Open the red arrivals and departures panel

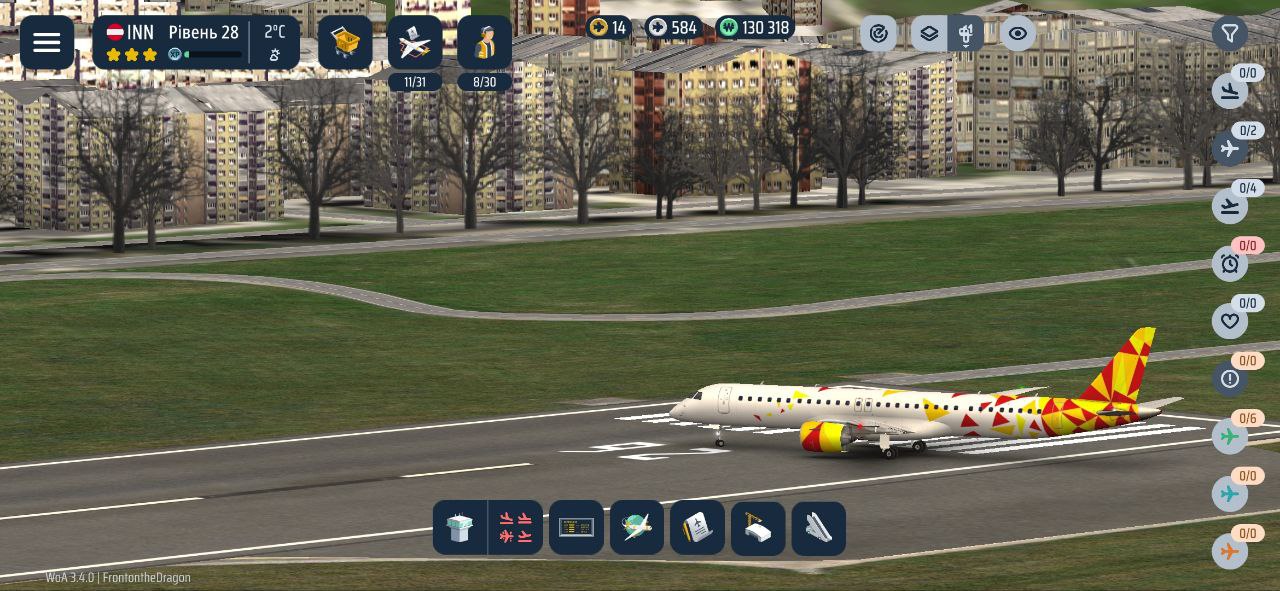tap(516, 528)
